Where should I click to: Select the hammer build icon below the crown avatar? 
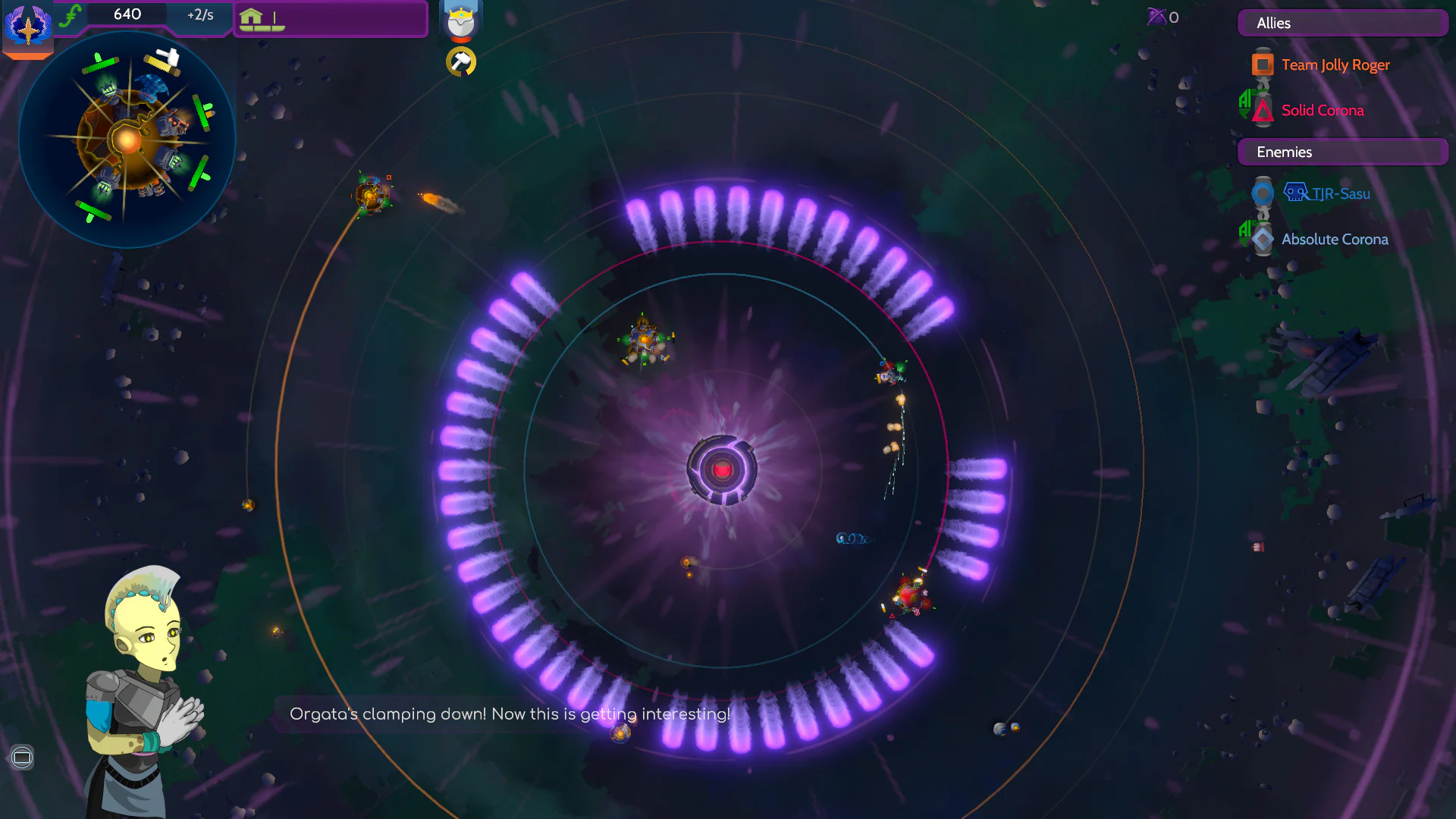460,62
